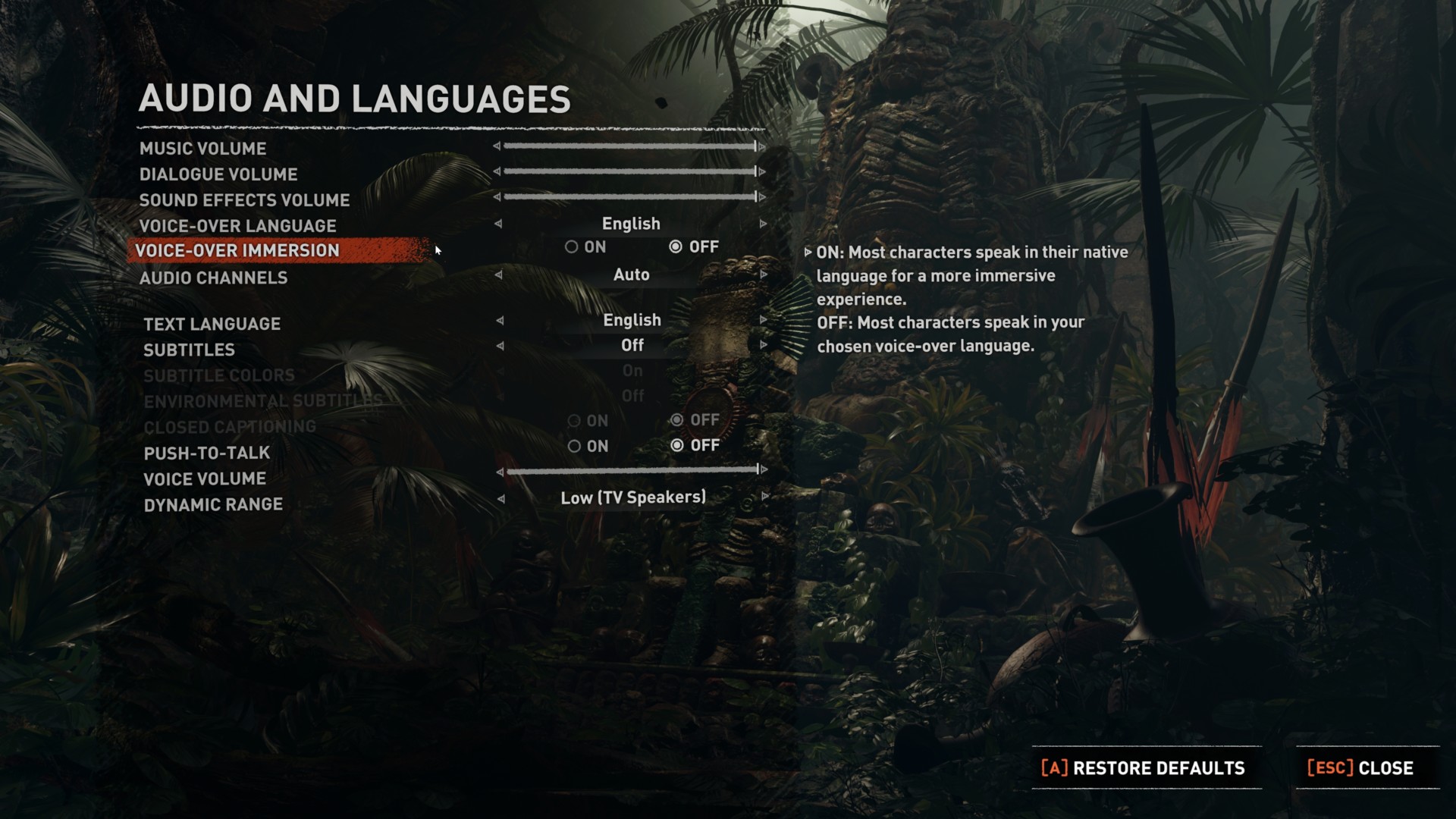Image resolution: width=1456 pixels, height=819 pixels.
Task: Change Text Language using the right arrow
Action: click(764, 321)
